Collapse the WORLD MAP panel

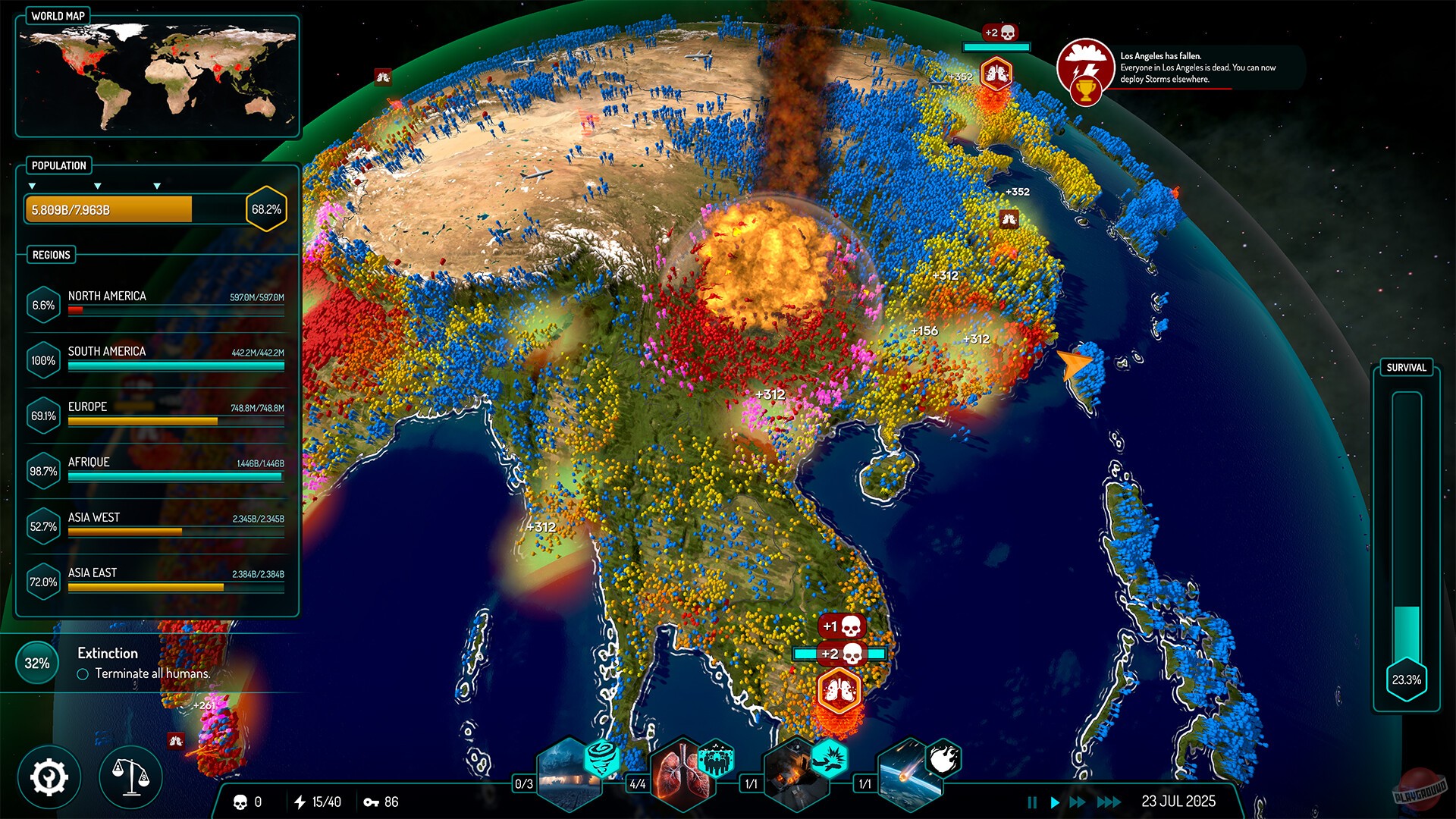click(57, 14)
